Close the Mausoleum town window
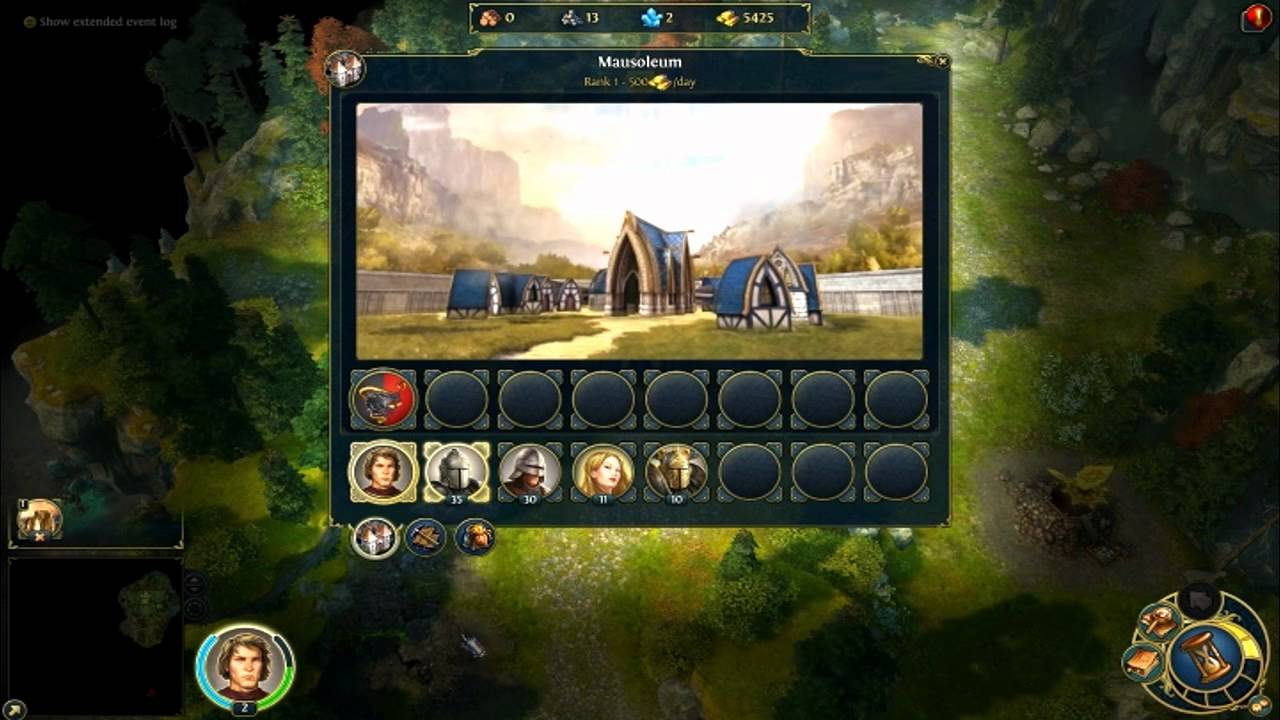Image resolution: width=1280 pixels, height=720 pixels. (942, 61)
